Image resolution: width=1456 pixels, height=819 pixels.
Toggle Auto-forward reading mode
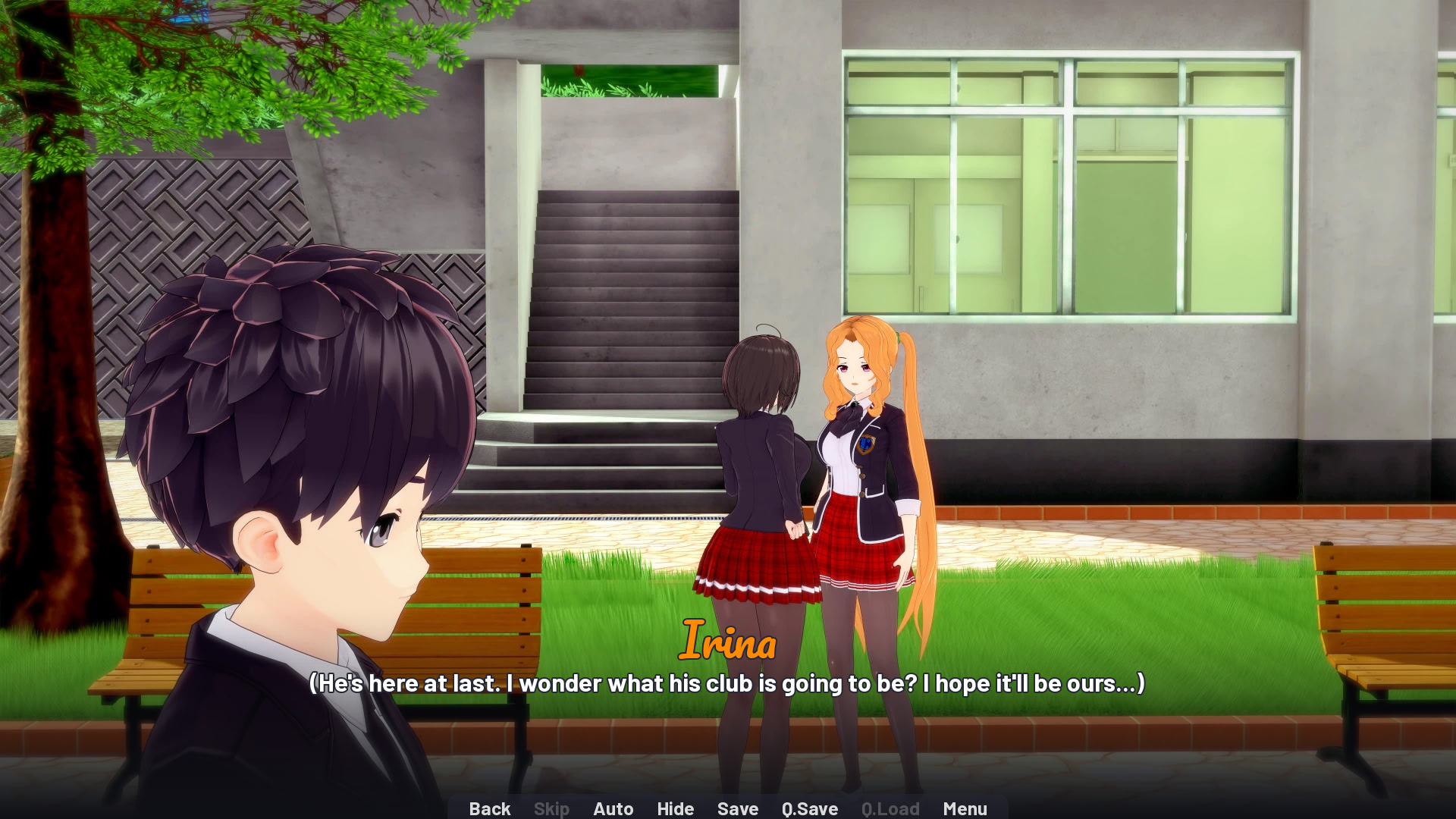613,808
